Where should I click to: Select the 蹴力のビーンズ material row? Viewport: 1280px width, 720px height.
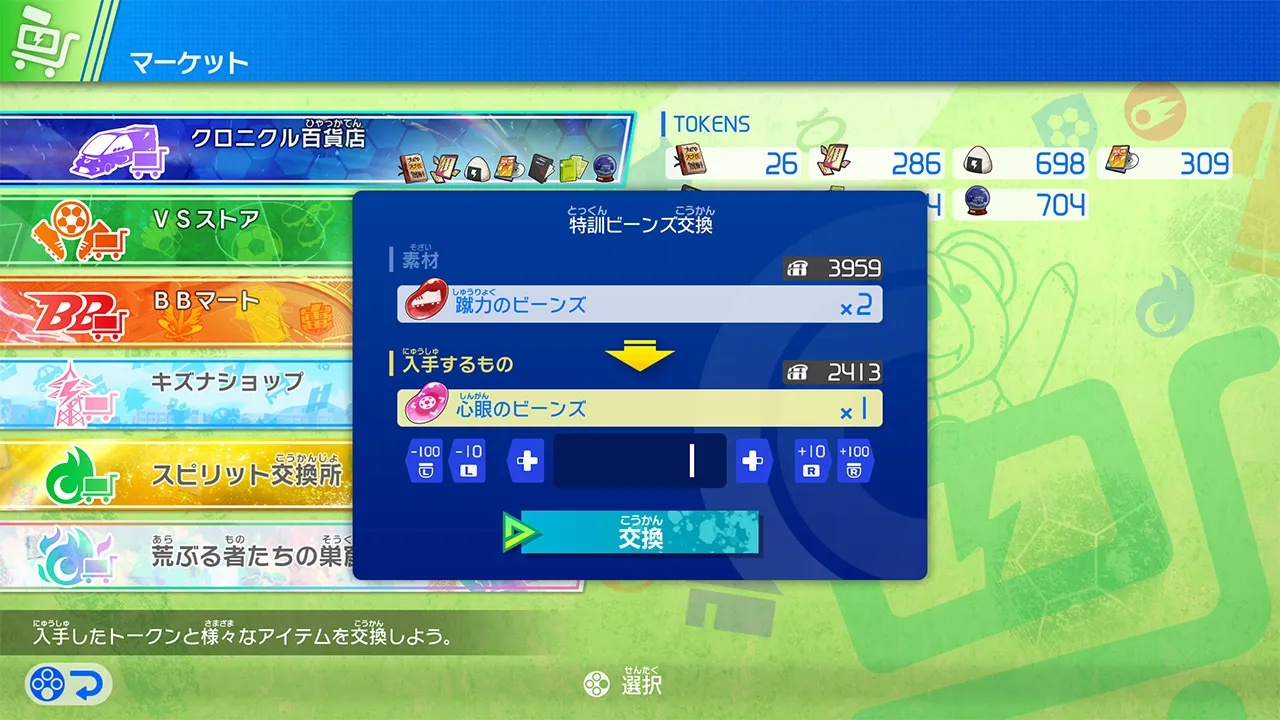pyautogui.click(x=640, y=304)
